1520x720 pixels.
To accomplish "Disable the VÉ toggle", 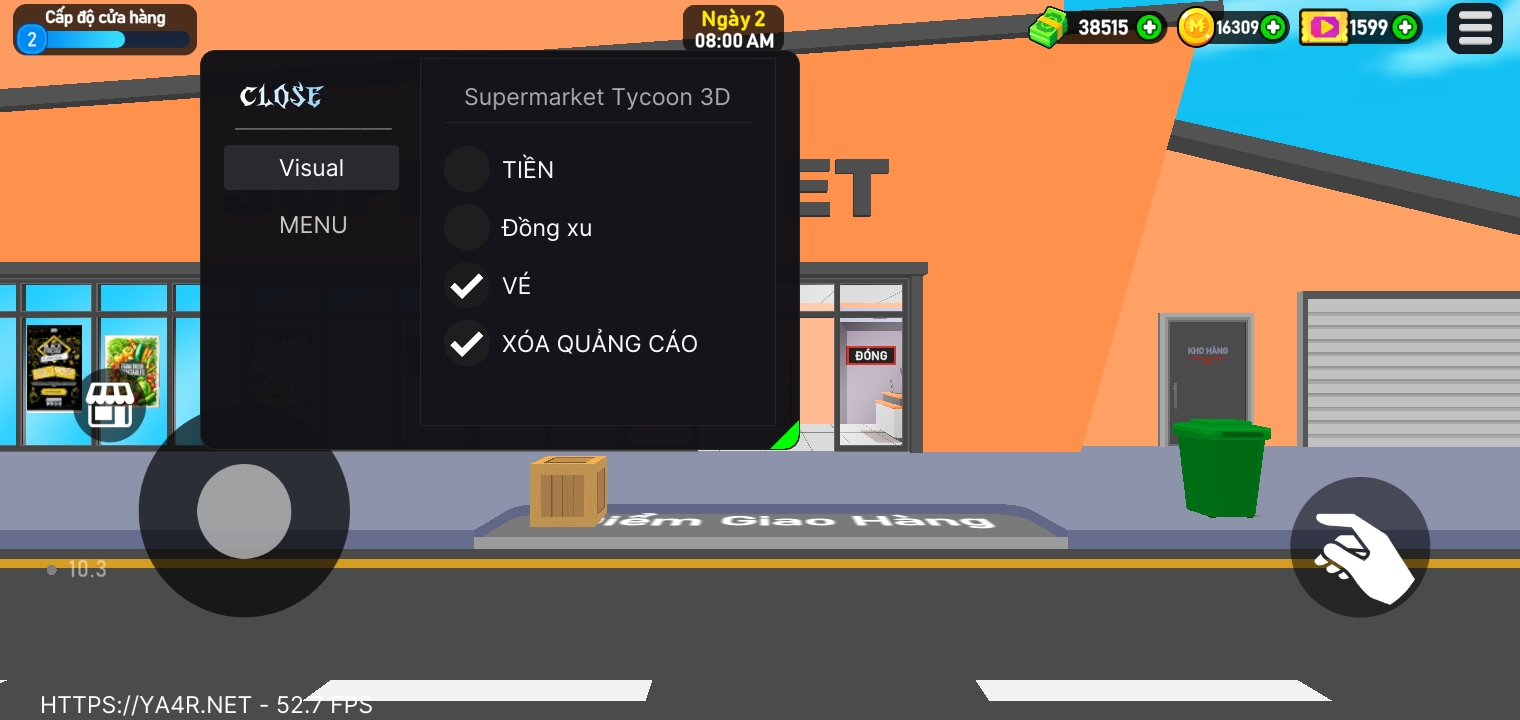I will click(x=466, y=285).
